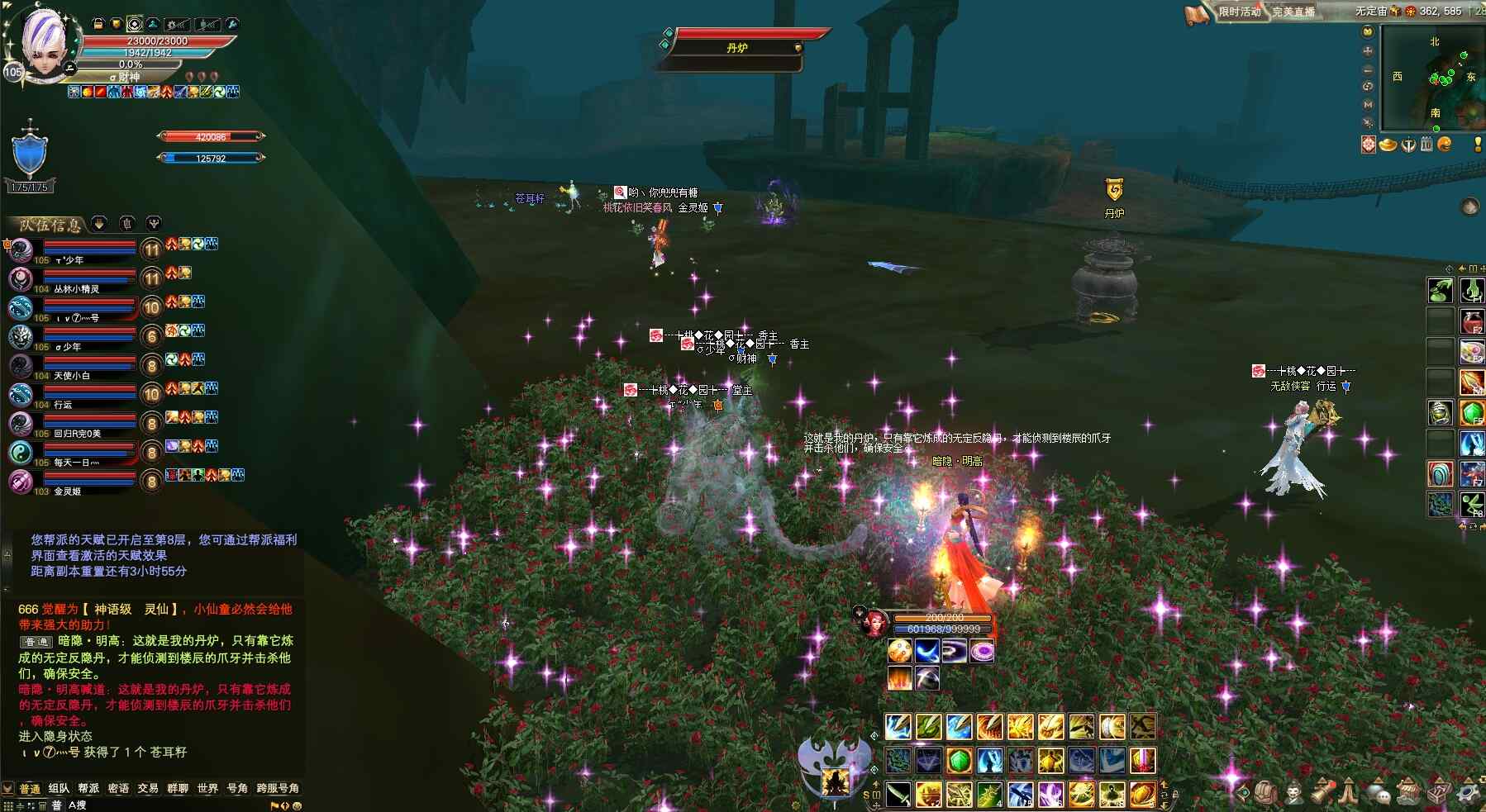The width and height of the screenshot is (1486, 812).
Task: Use the green gem skill on hotbar
Action: pos(959,761)
